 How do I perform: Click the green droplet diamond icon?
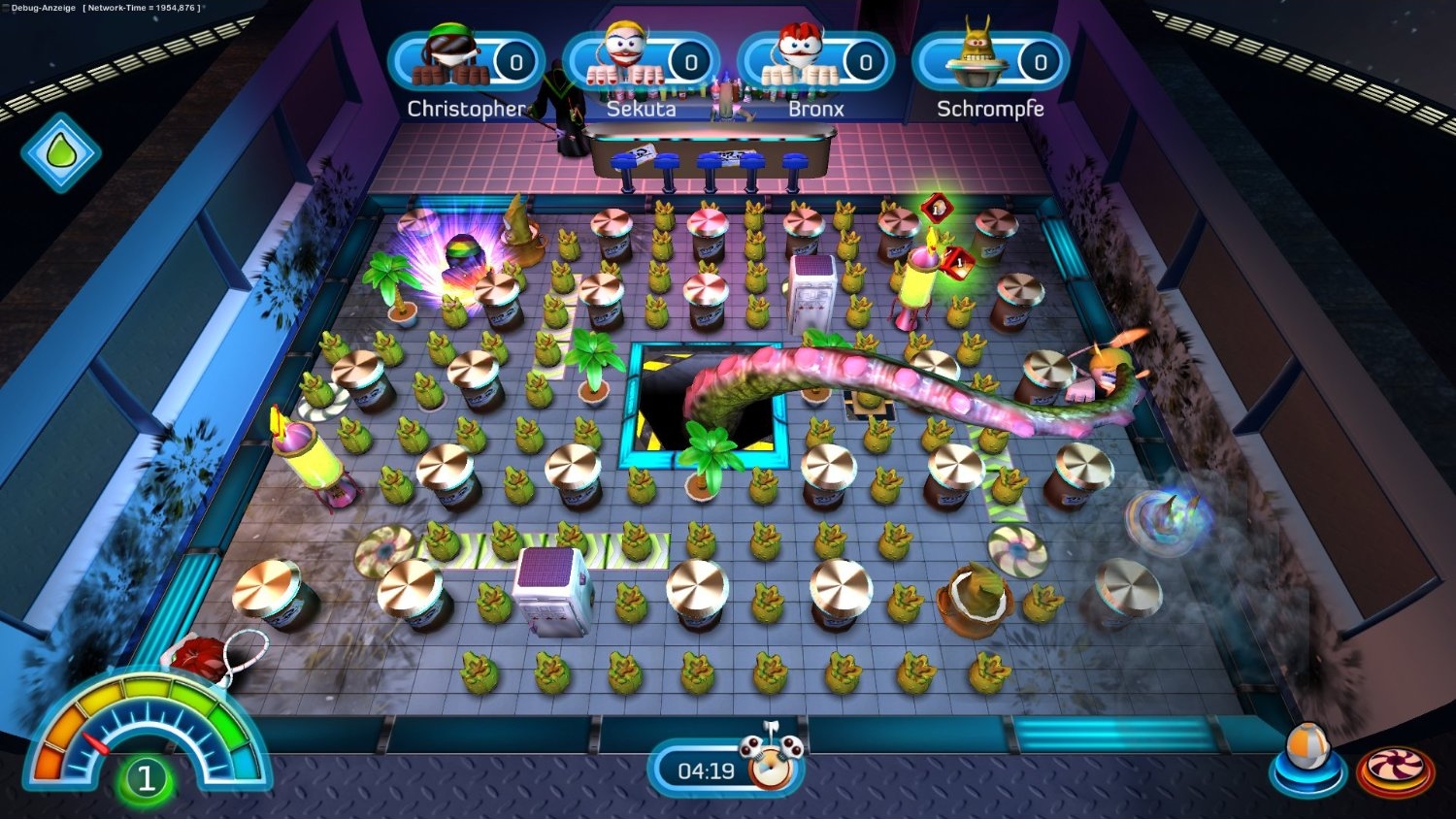[x=60, y=152]
